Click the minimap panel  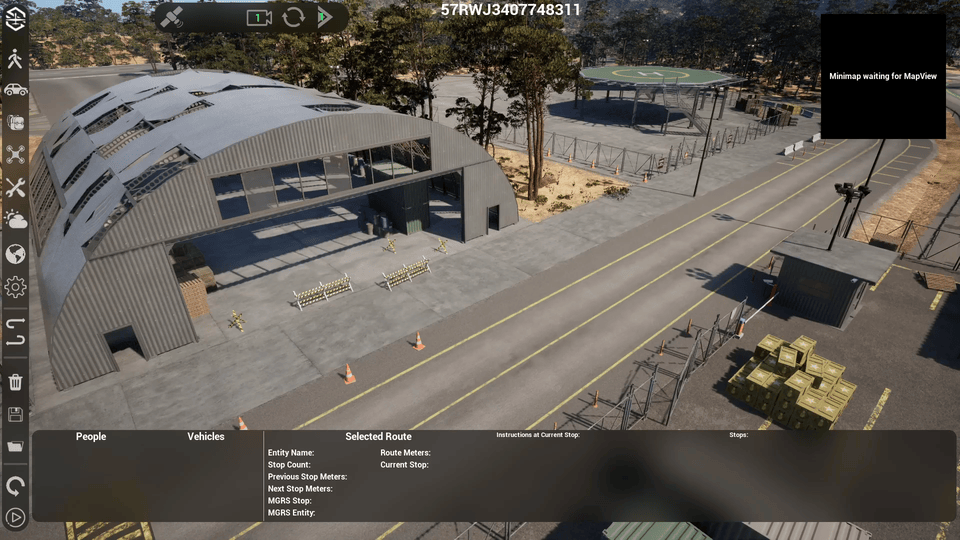[883, 76]
